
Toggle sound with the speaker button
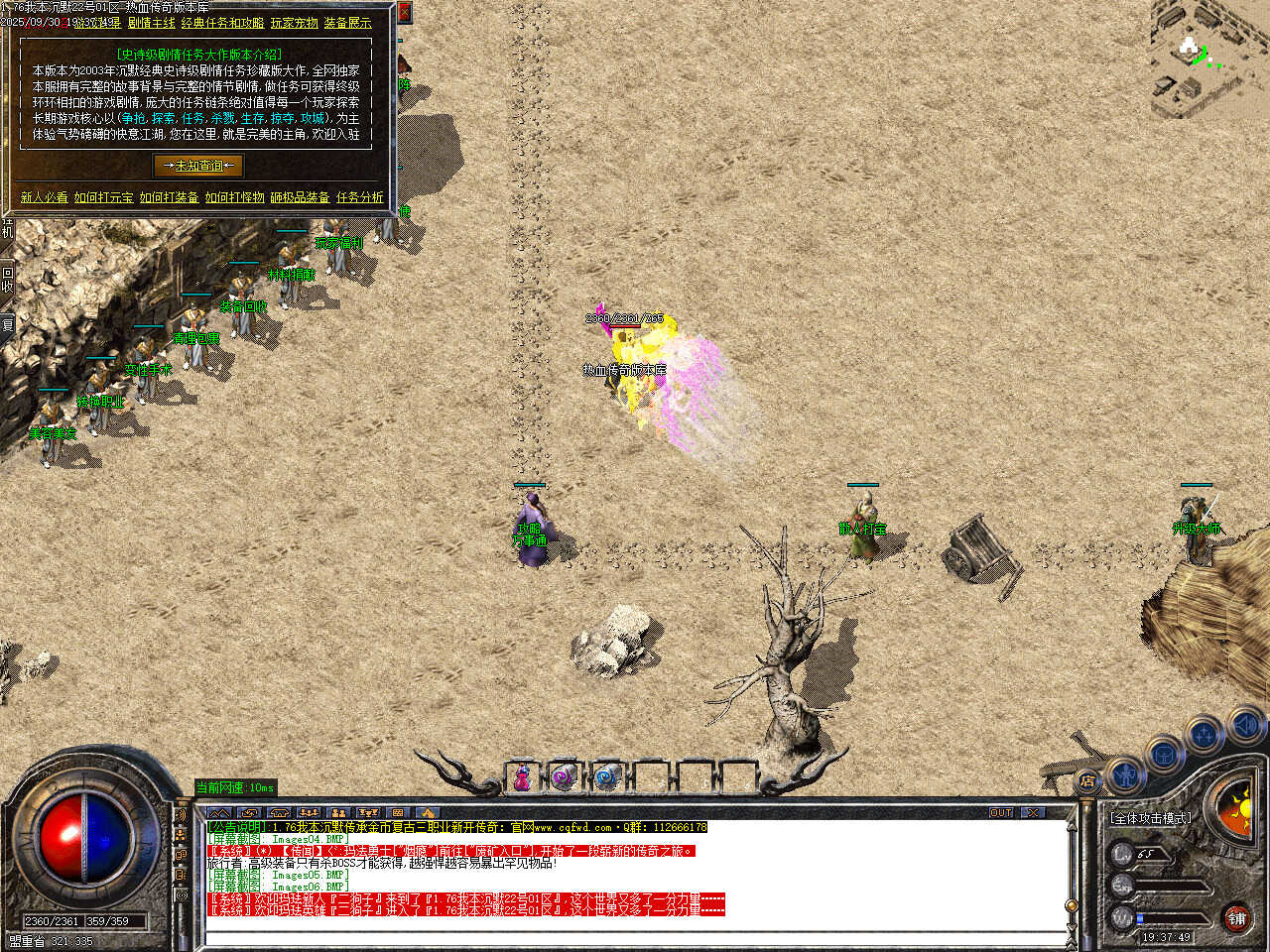tap(1245, 726)
